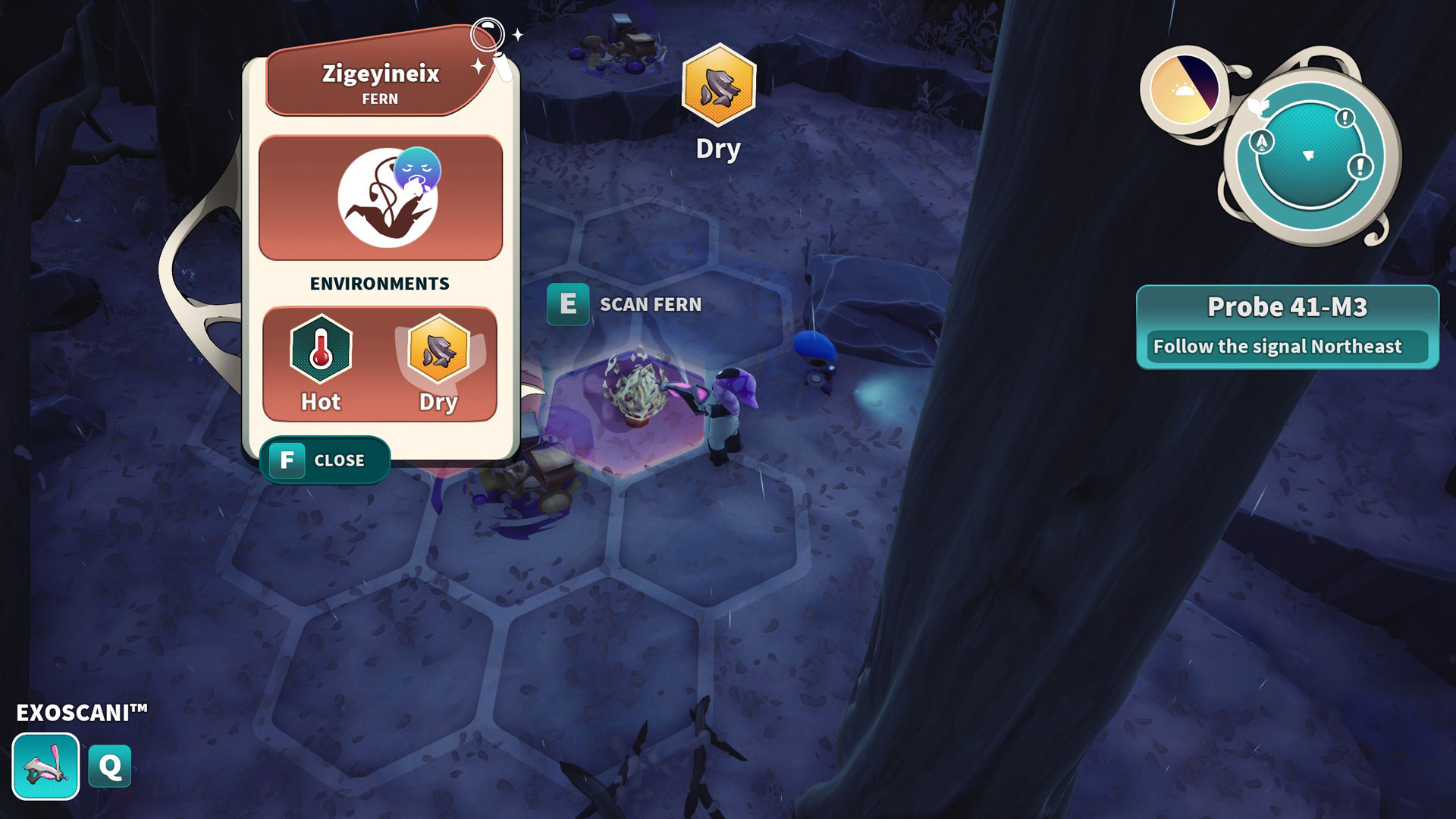Open the Probe 41-M3 objective tracker

pos(1287,327)
